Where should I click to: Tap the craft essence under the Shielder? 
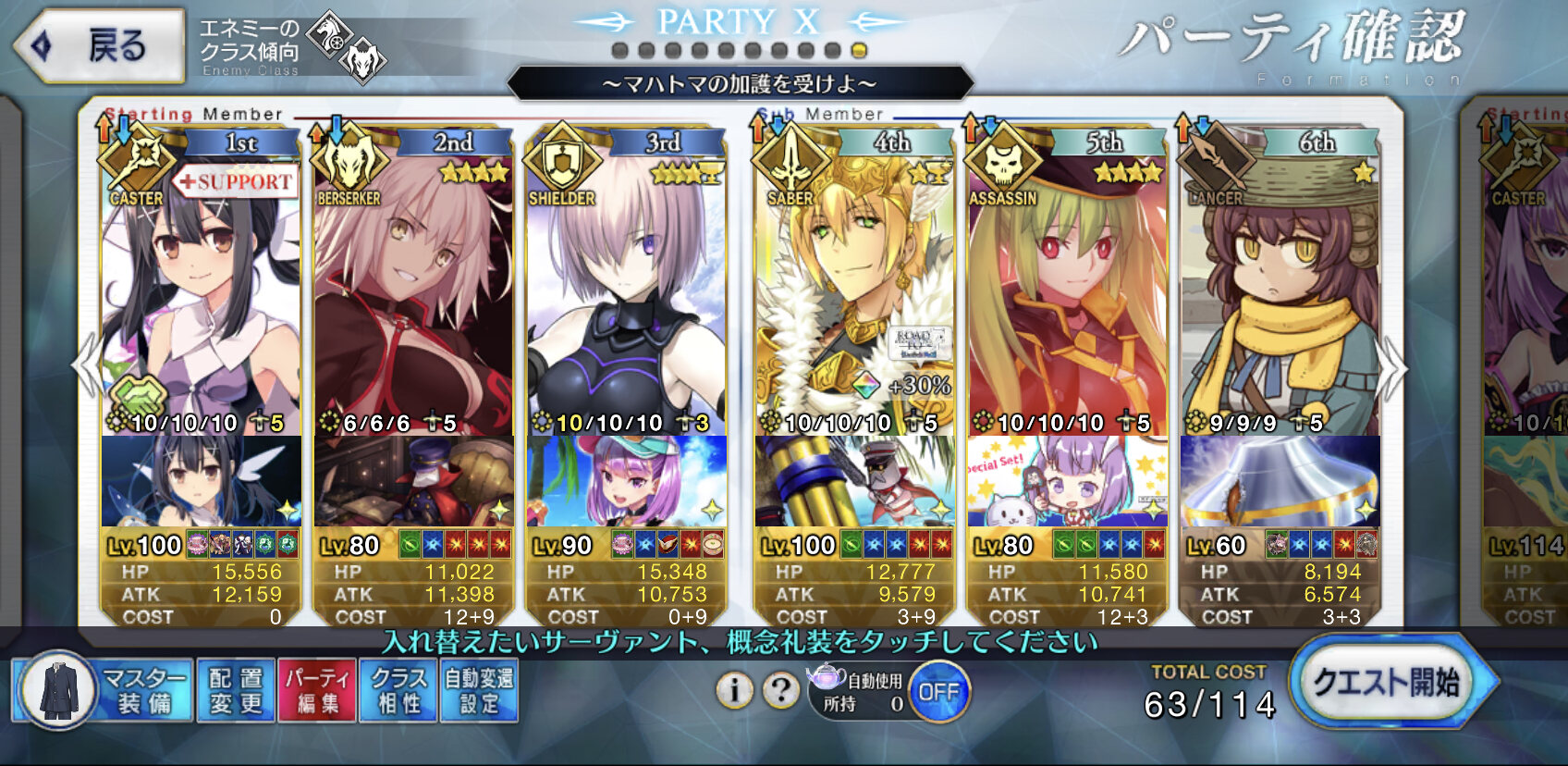tap(626, 481)
